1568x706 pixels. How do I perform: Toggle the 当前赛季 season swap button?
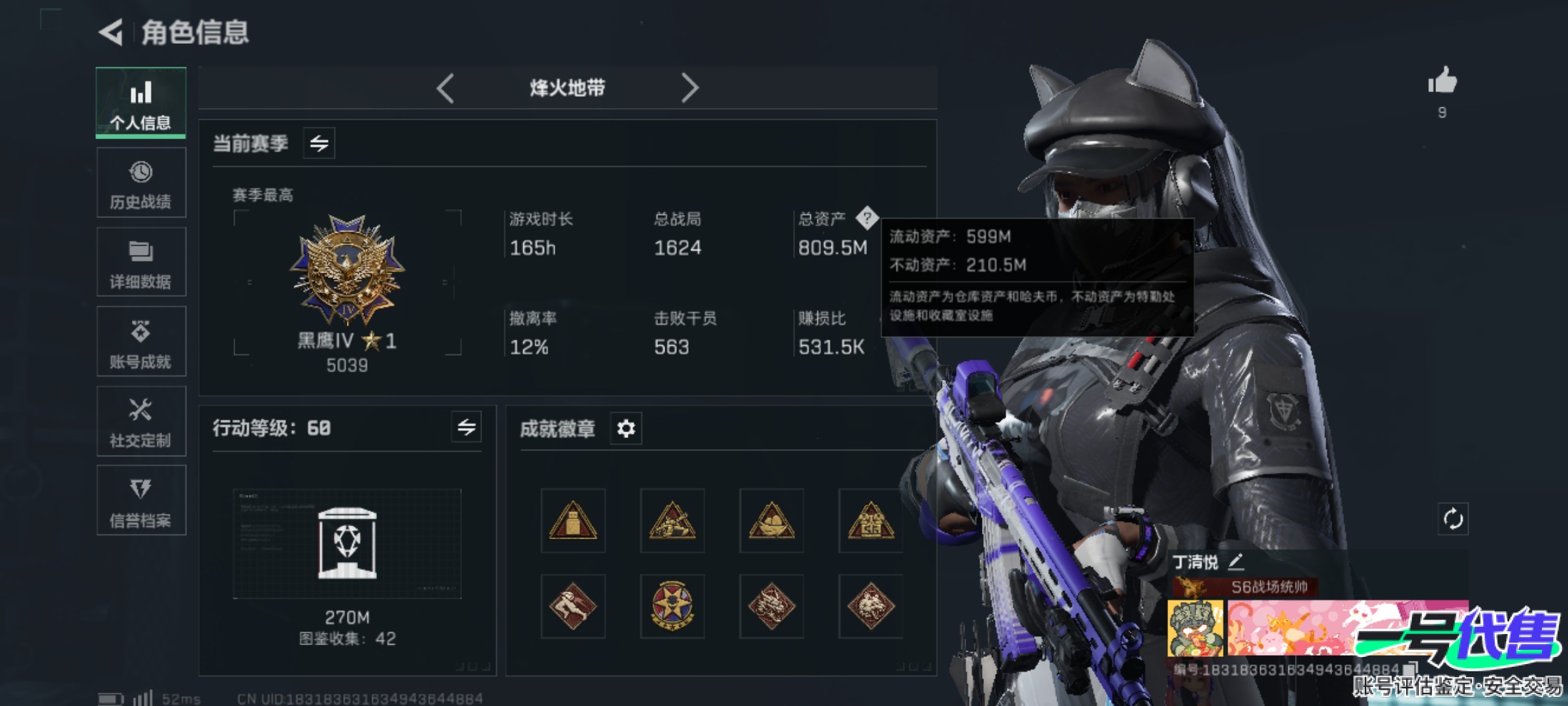point(319,143)
